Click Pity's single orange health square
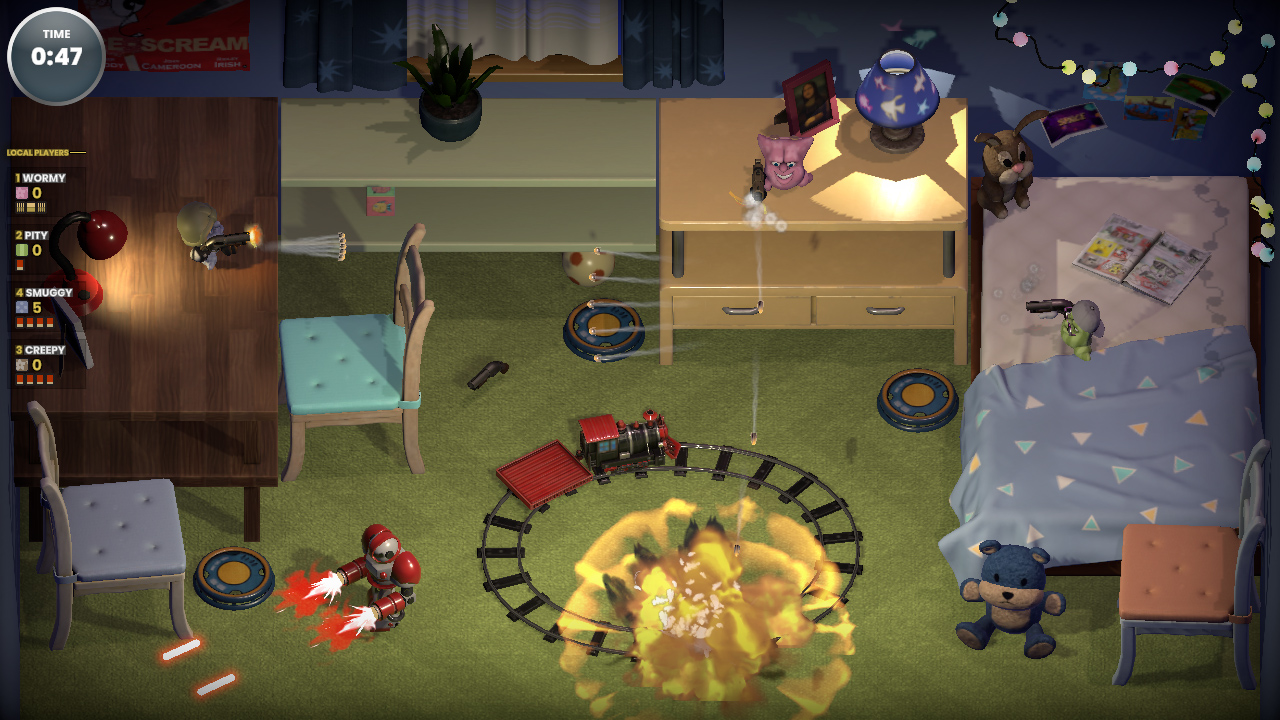Image resolution: width=1280 pixels, height=720 pixels. [x=19, y=263]
